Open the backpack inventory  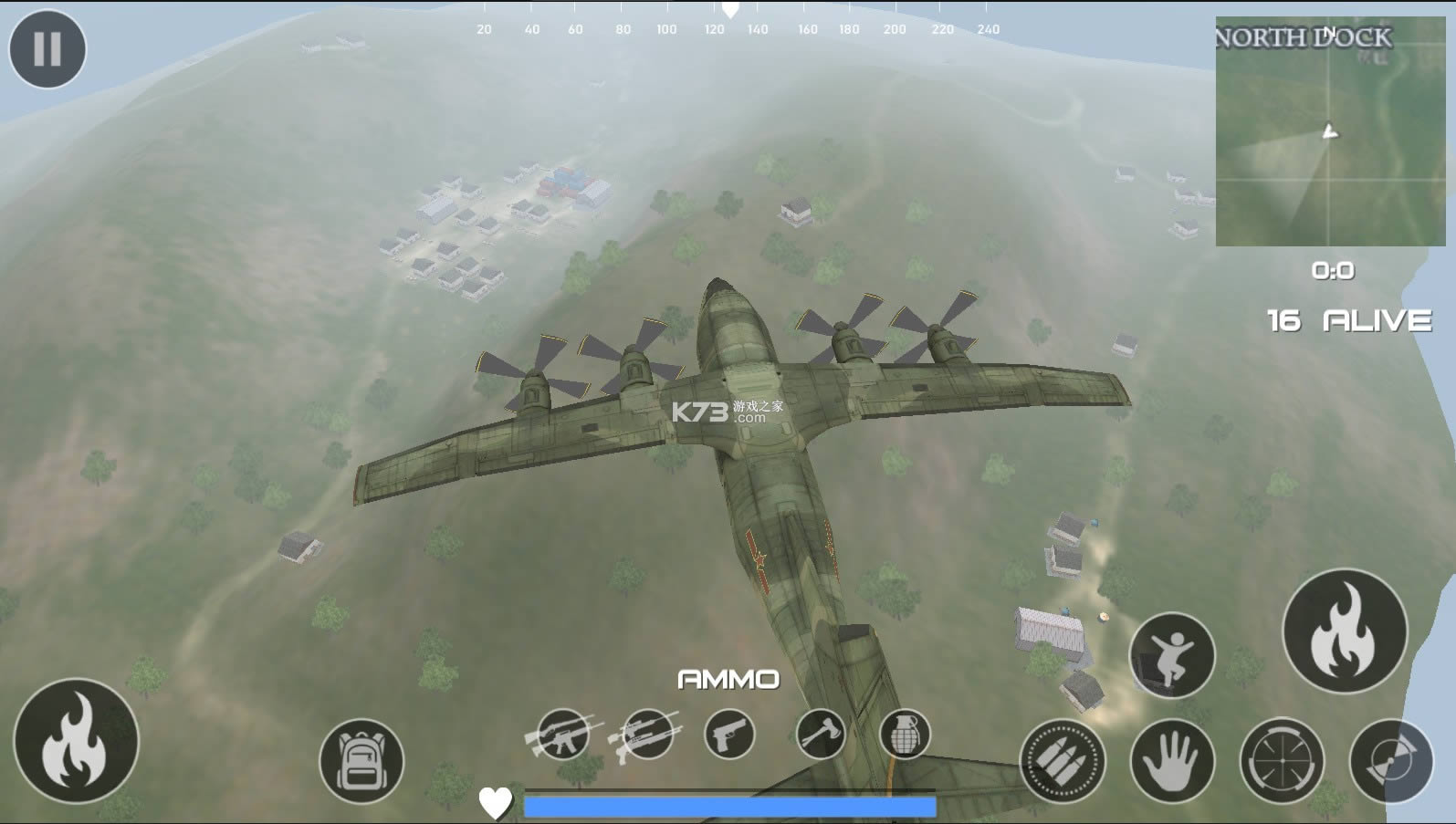[x=361, y=761]
